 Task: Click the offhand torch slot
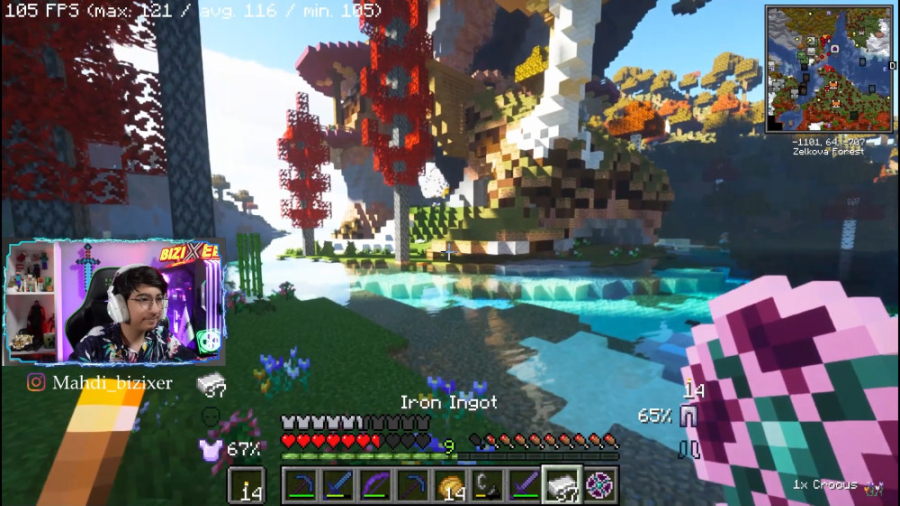pyautogui.click(x=246, y=485)
